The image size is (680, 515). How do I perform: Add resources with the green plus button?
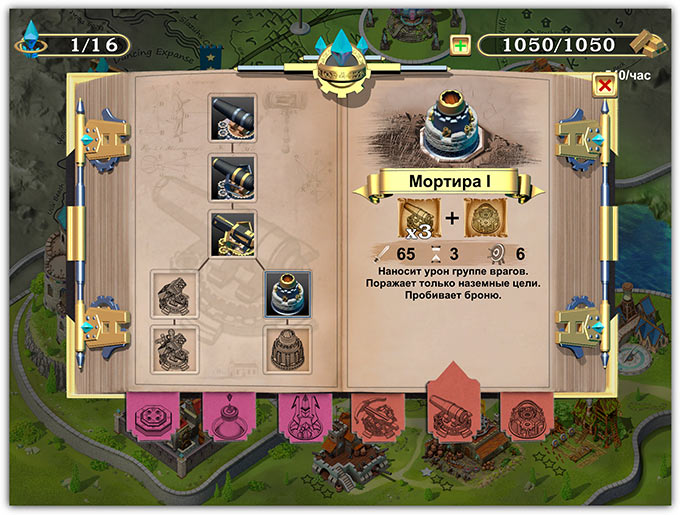click(460, 45)
